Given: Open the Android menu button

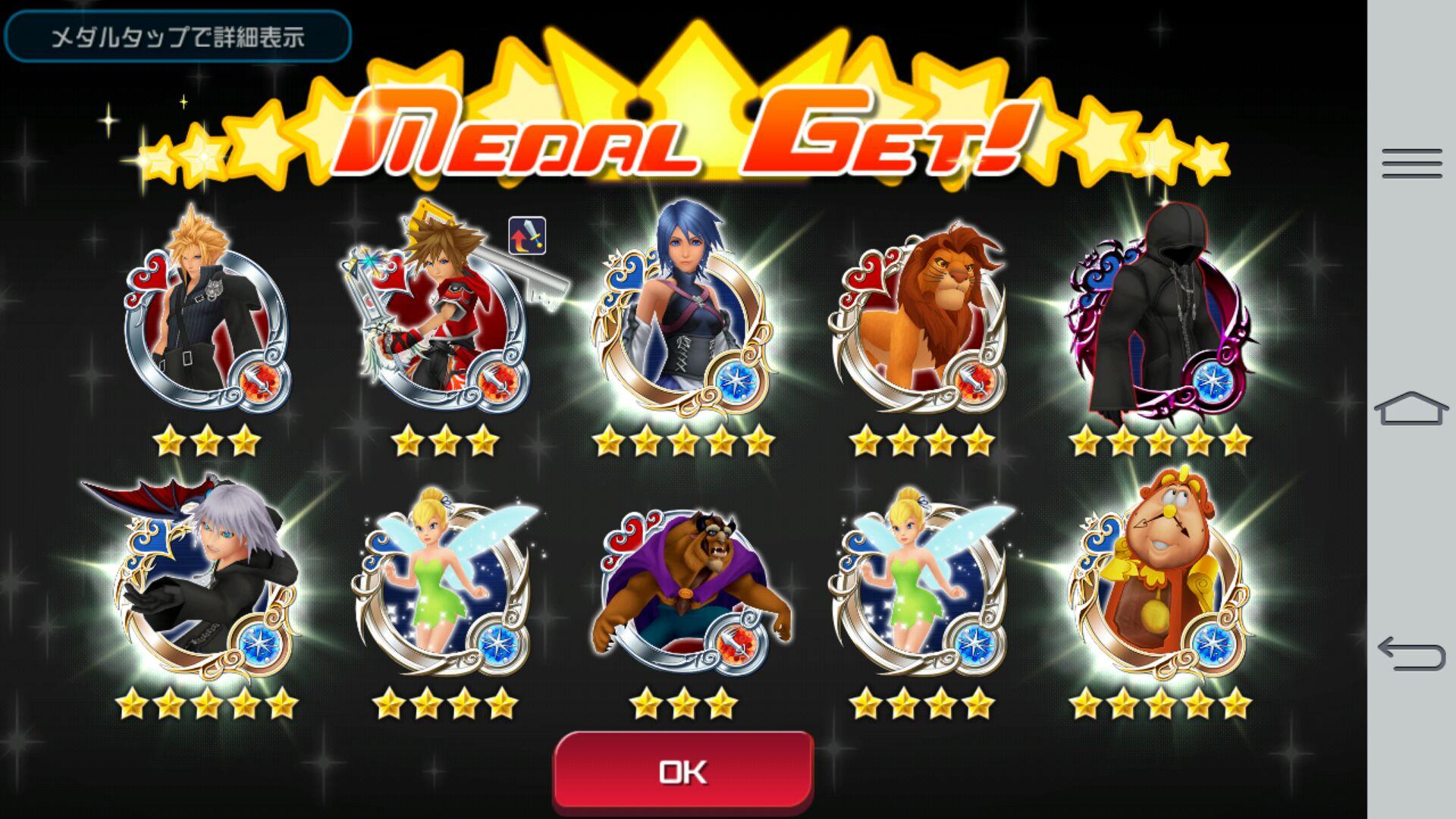Looking at the screenshot, I should 1411,163.
